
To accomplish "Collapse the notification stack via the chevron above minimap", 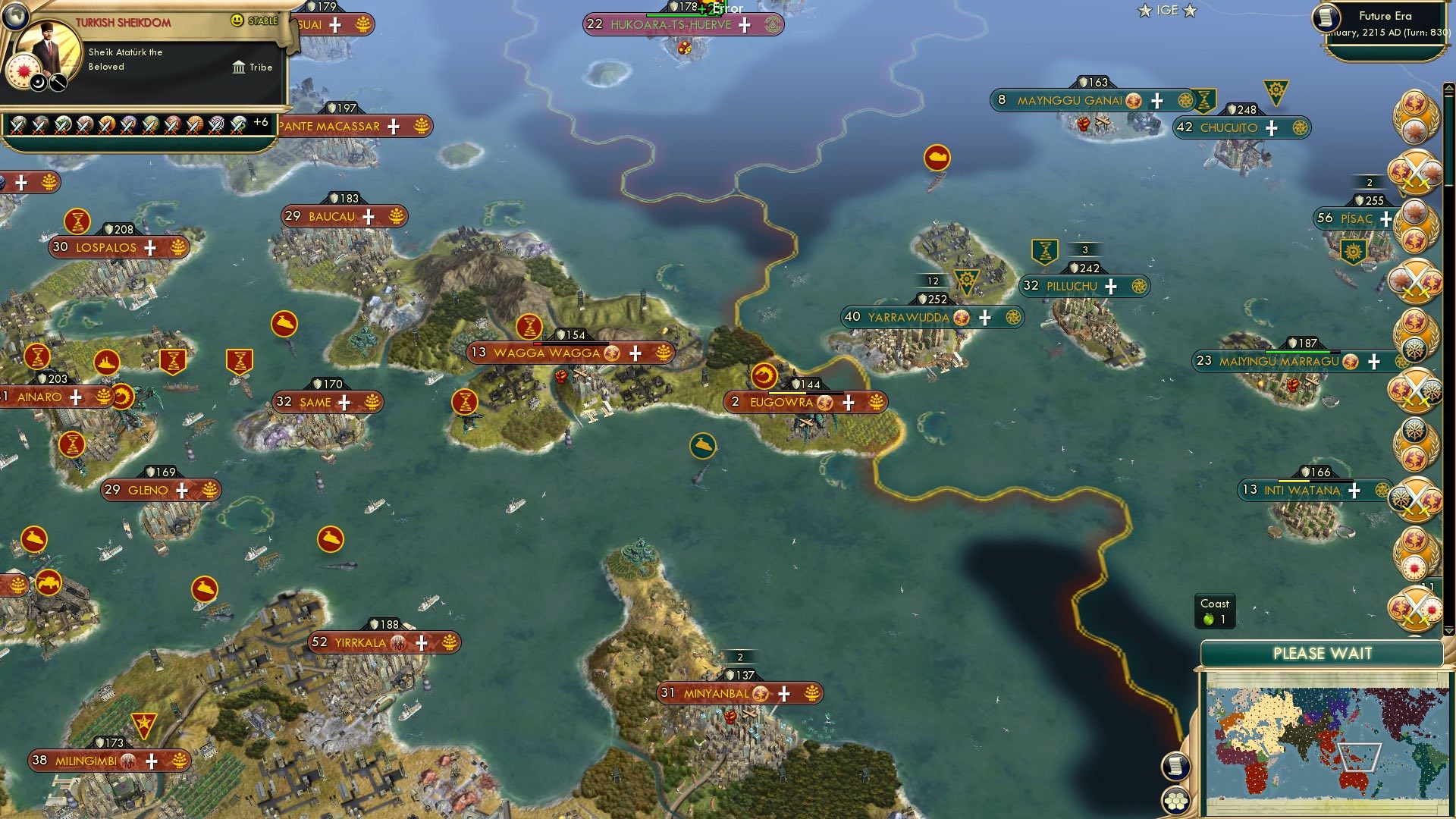I will (x=1448, y=631).
